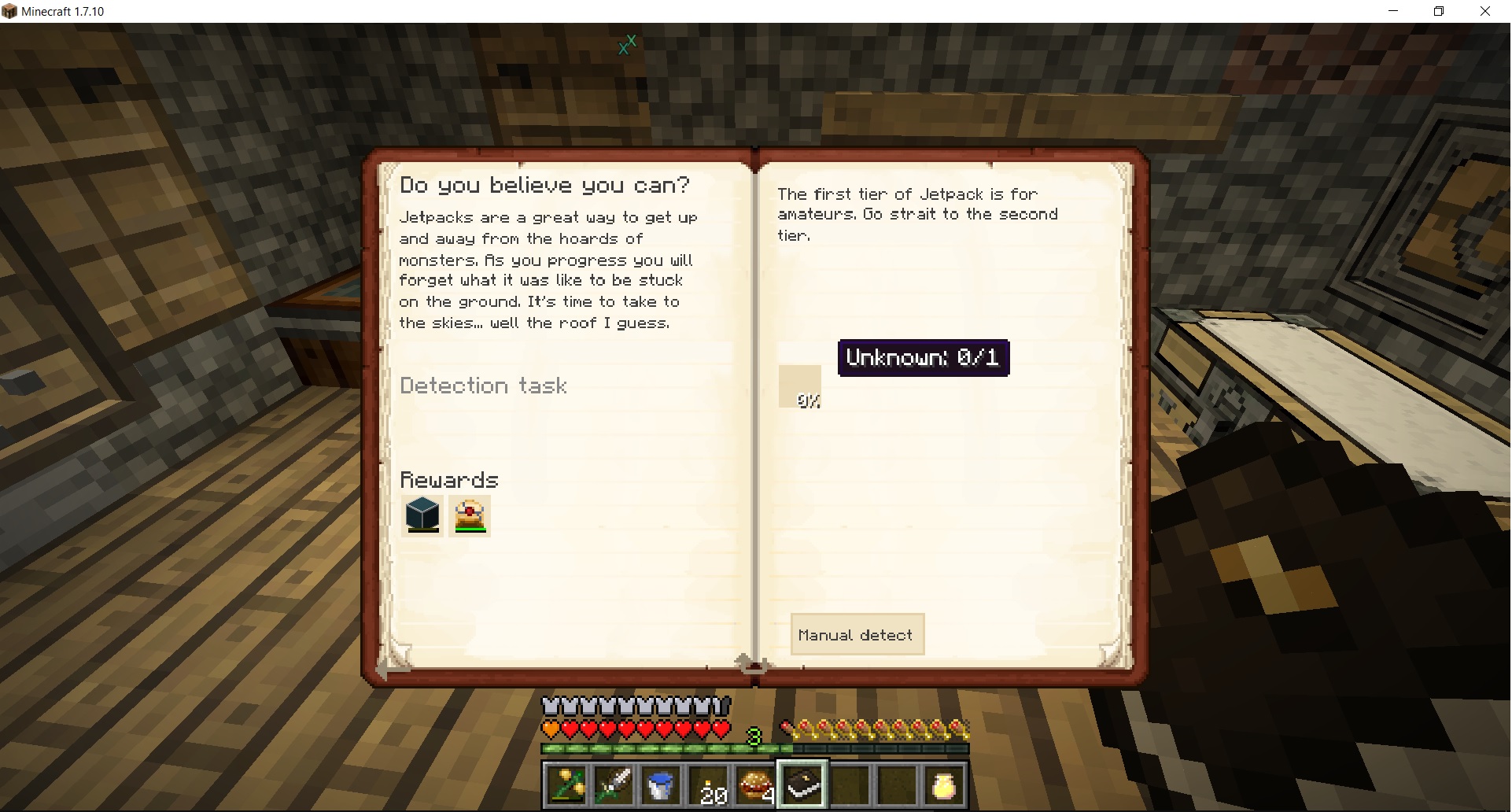This screenshot has width=1512, height=812.
Task: Select the quest book hotbar slot
Action: pos(802,784)
